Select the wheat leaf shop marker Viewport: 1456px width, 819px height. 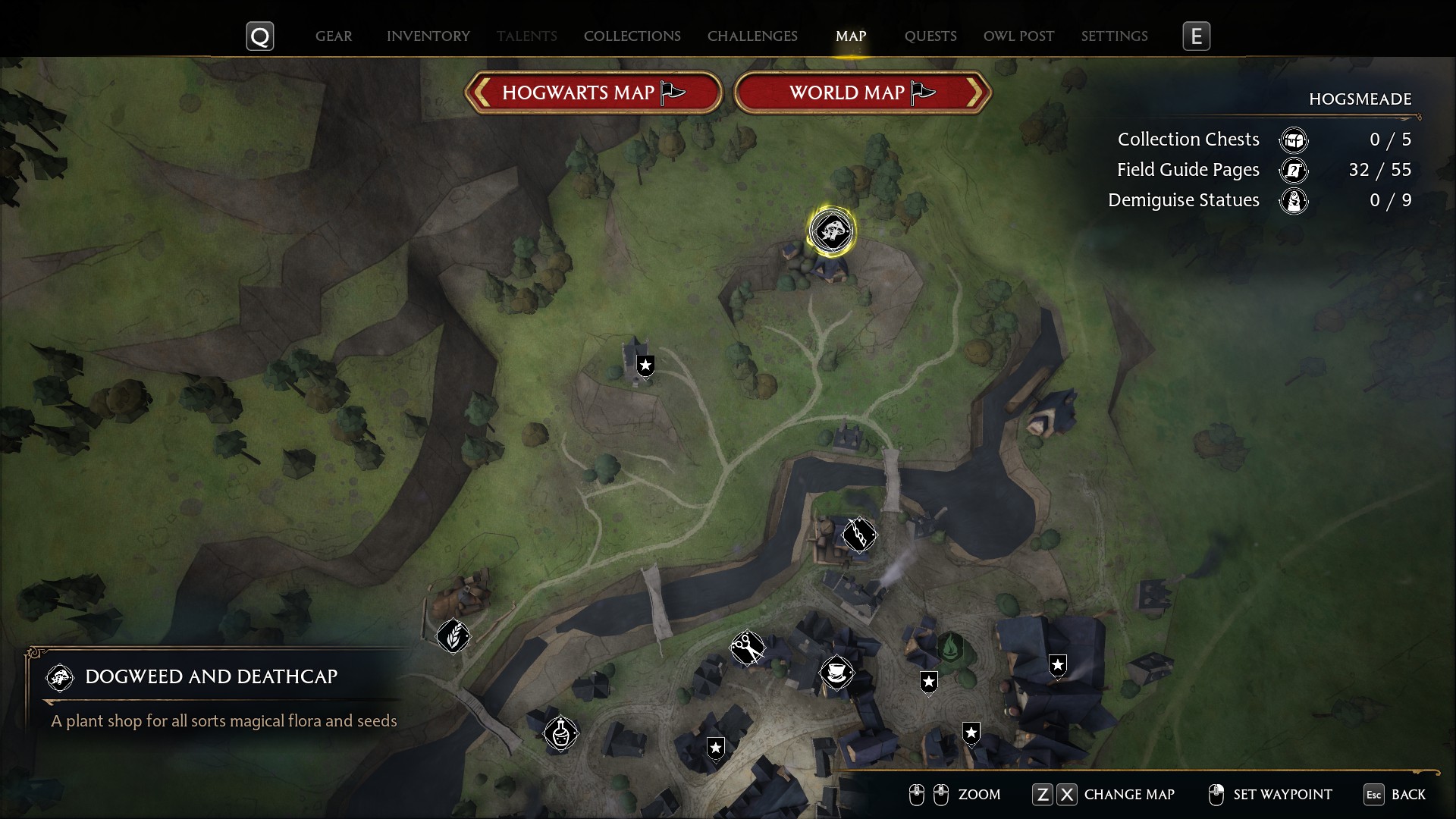453,635
